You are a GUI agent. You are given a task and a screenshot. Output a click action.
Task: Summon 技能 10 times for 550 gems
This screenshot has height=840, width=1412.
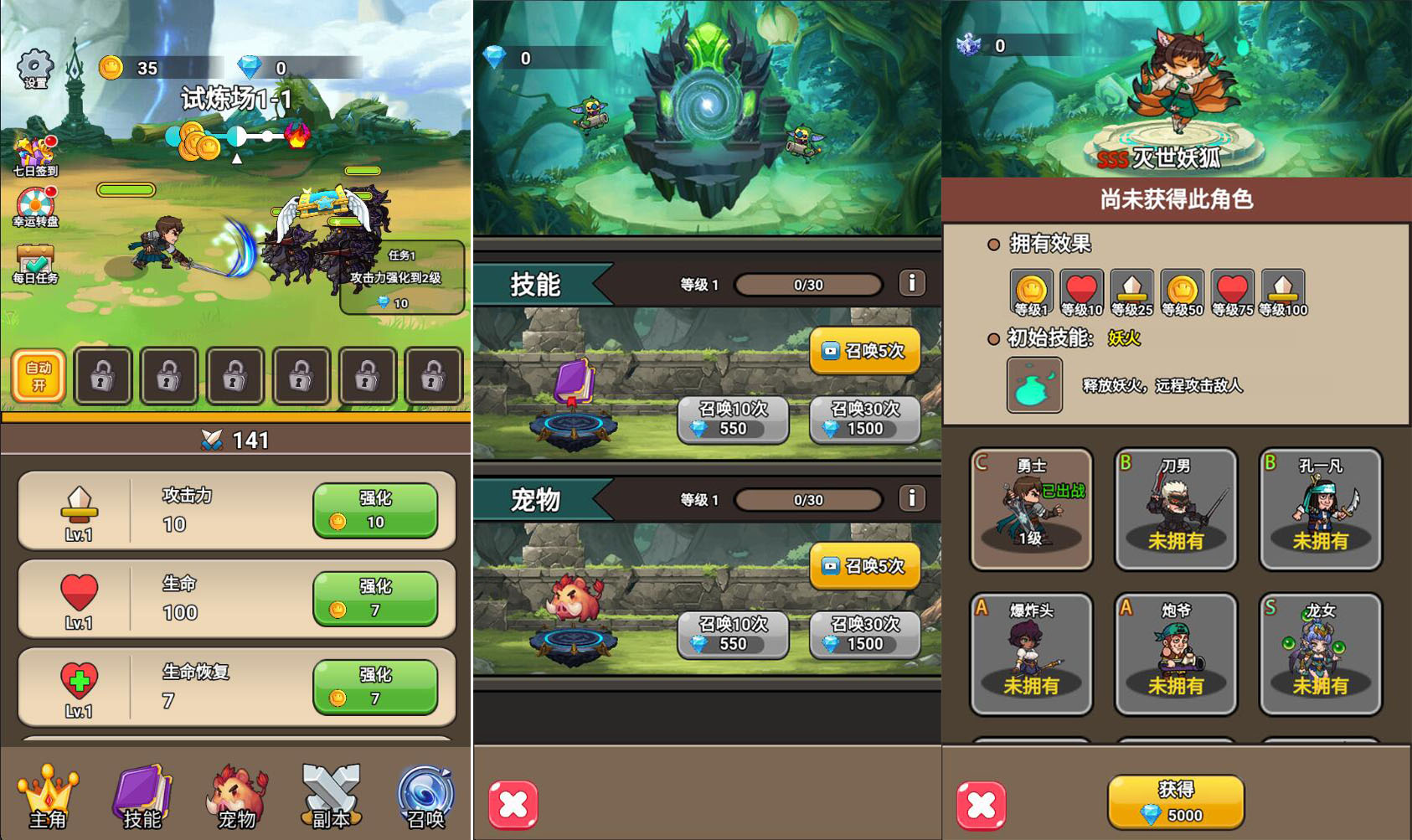tap(733, 419)
